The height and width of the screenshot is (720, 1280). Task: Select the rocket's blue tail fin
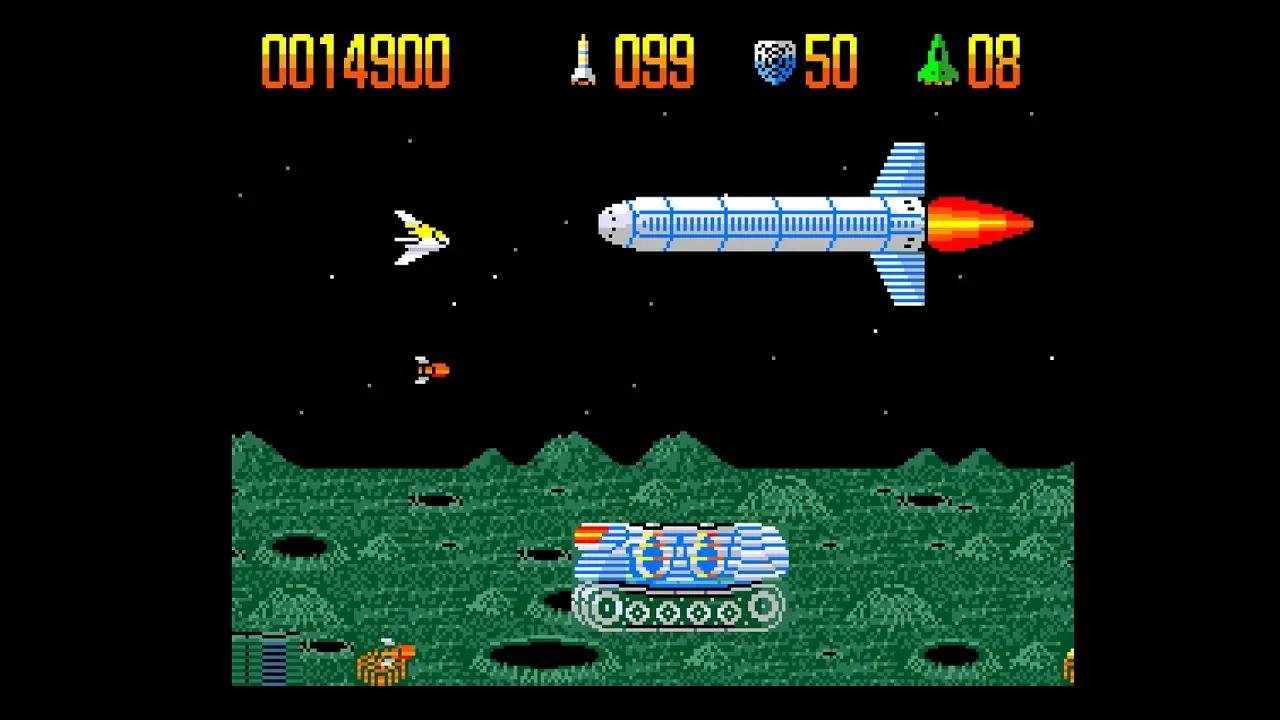[x=900, y=170]
